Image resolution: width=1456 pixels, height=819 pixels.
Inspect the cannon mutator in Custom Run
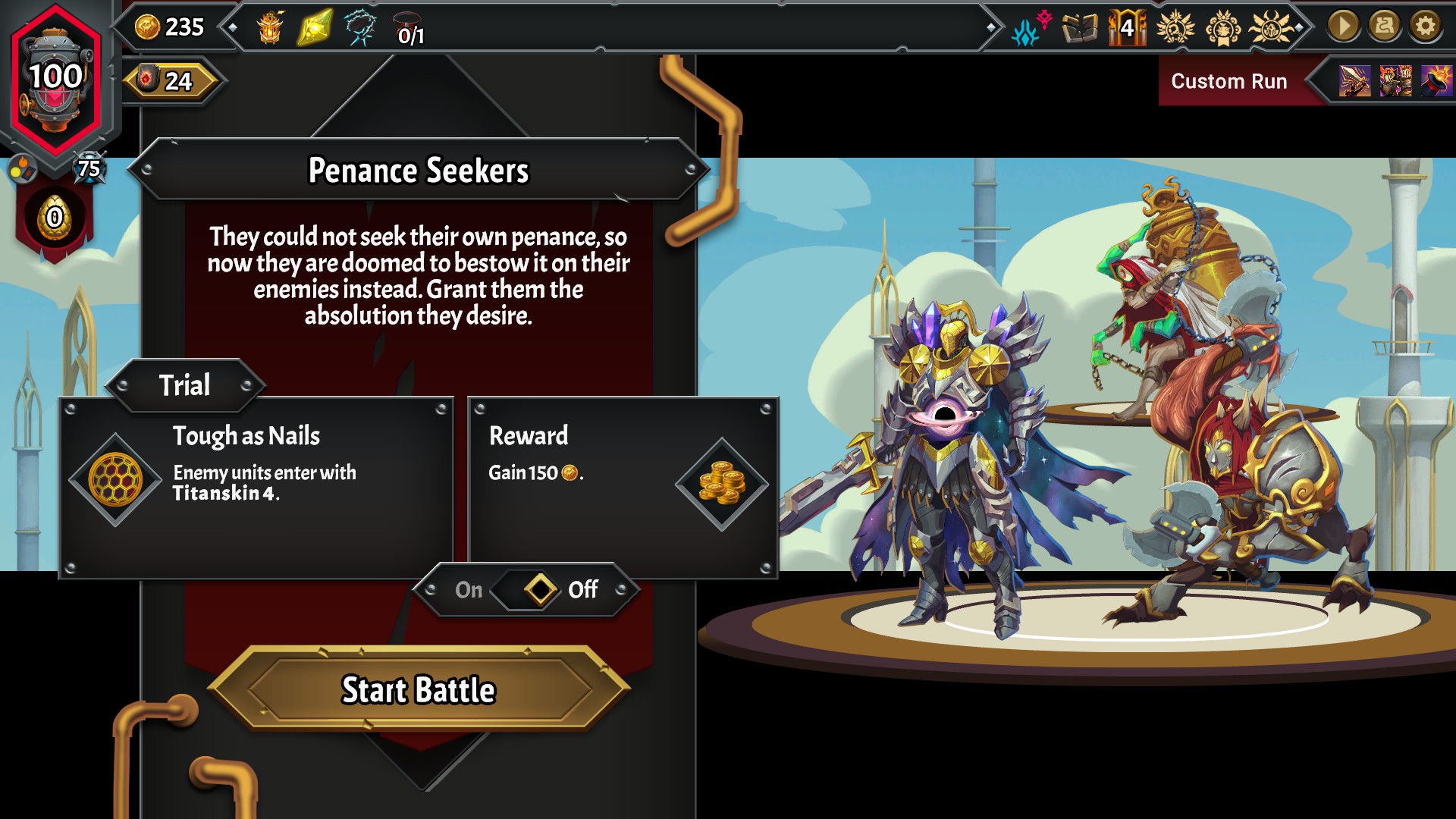(x=1436, y=80)
